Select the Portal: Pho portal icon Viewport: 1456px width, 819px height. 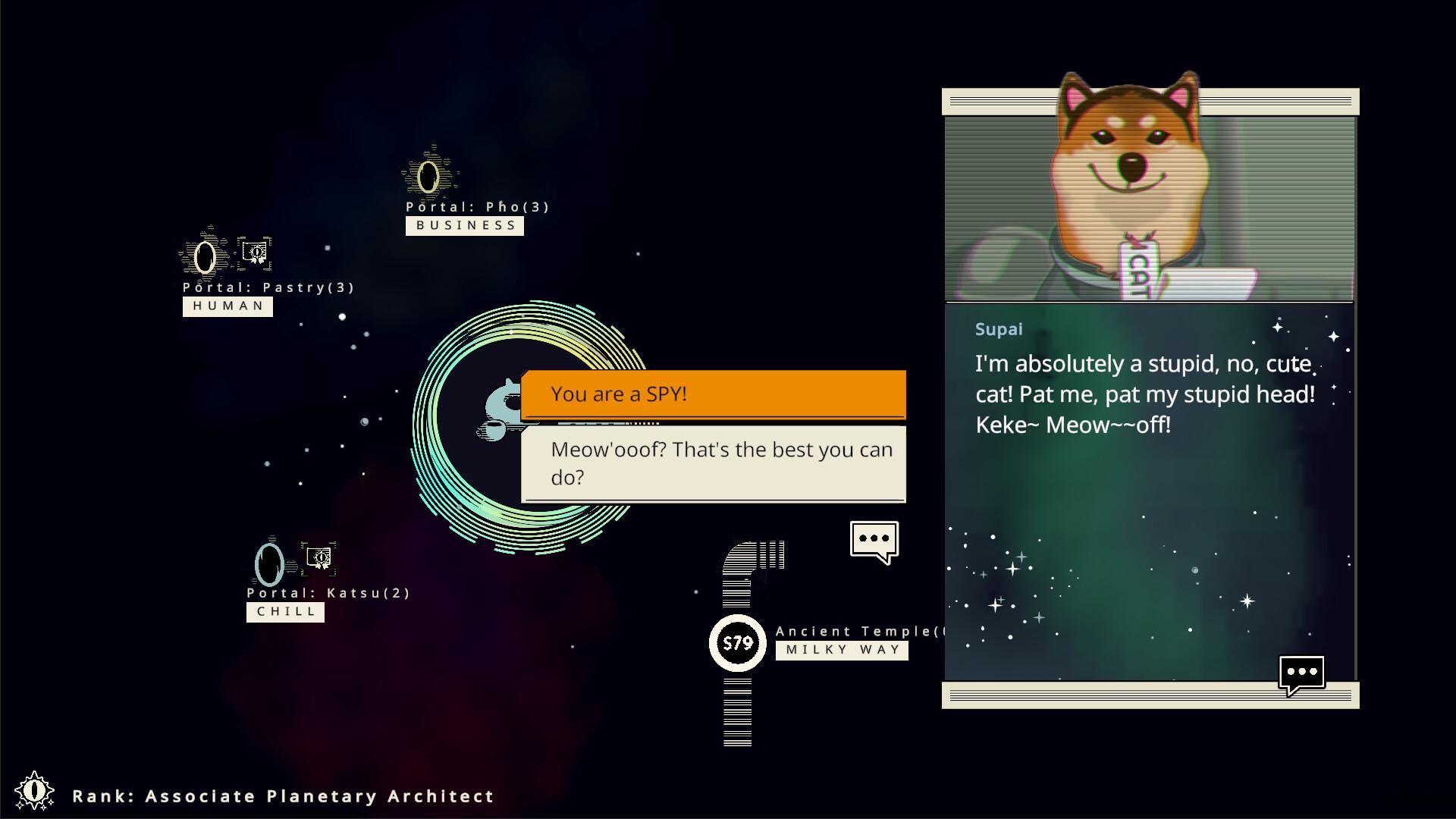point(427,175)
